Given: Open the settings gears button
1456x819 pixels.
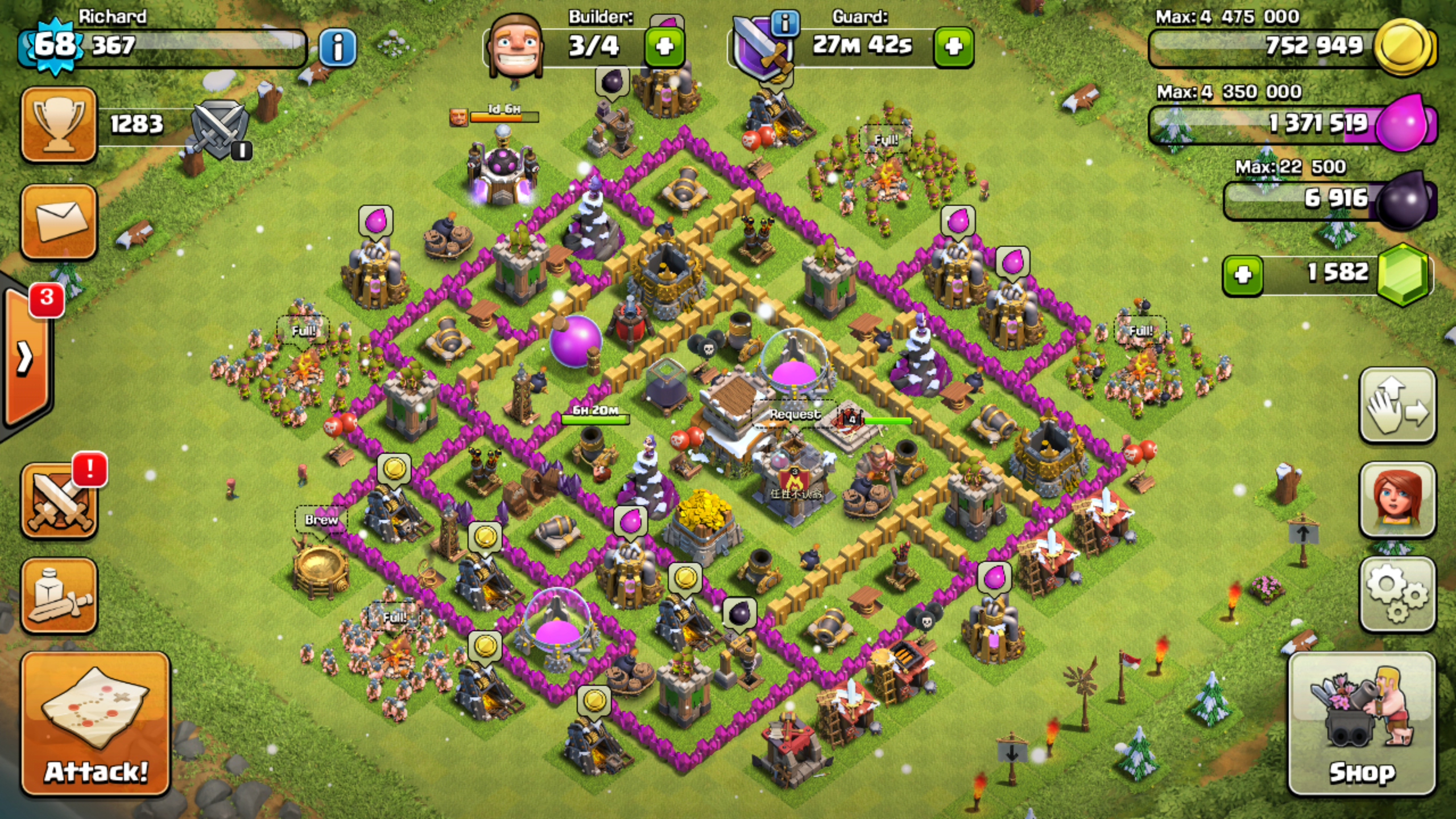Looking at the screenshot, I should pos(1397,594).
